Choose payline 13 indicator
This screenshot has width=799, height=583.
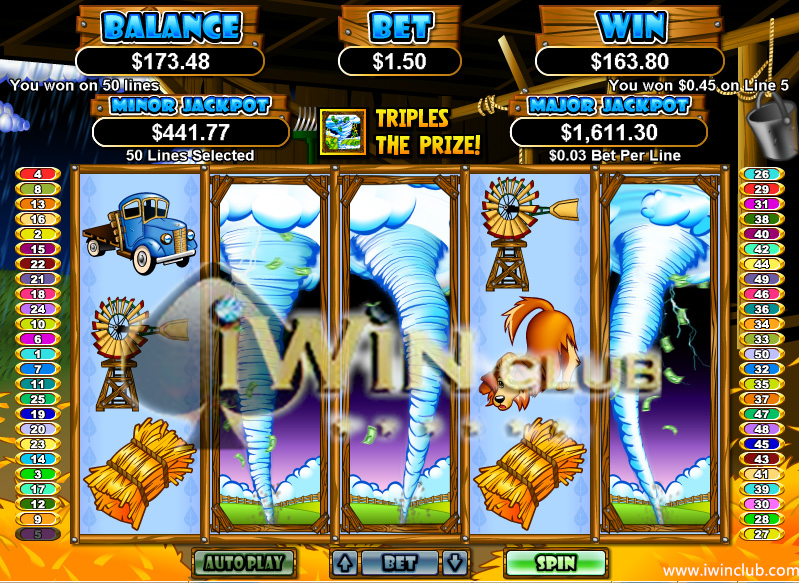[x=38, y=204]
